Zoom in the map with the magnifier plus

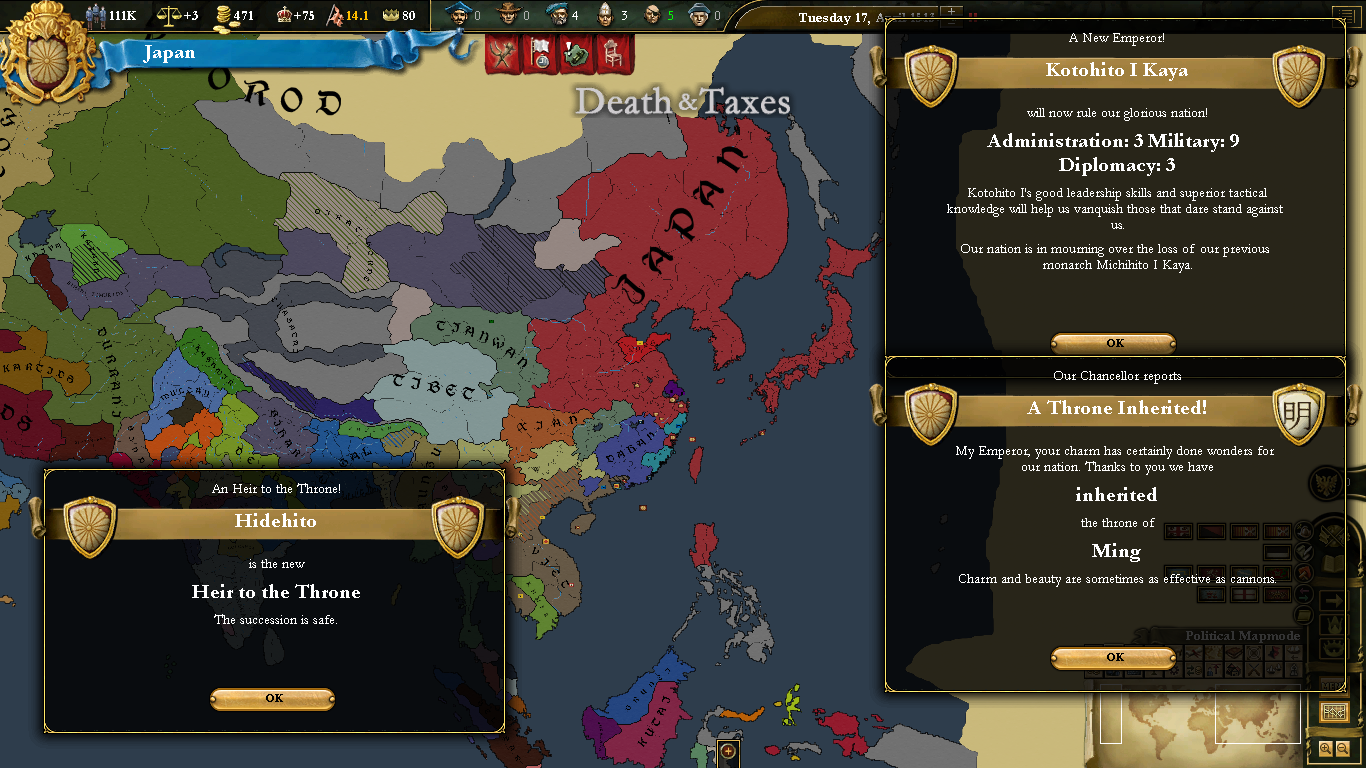tap(1326, 748)
